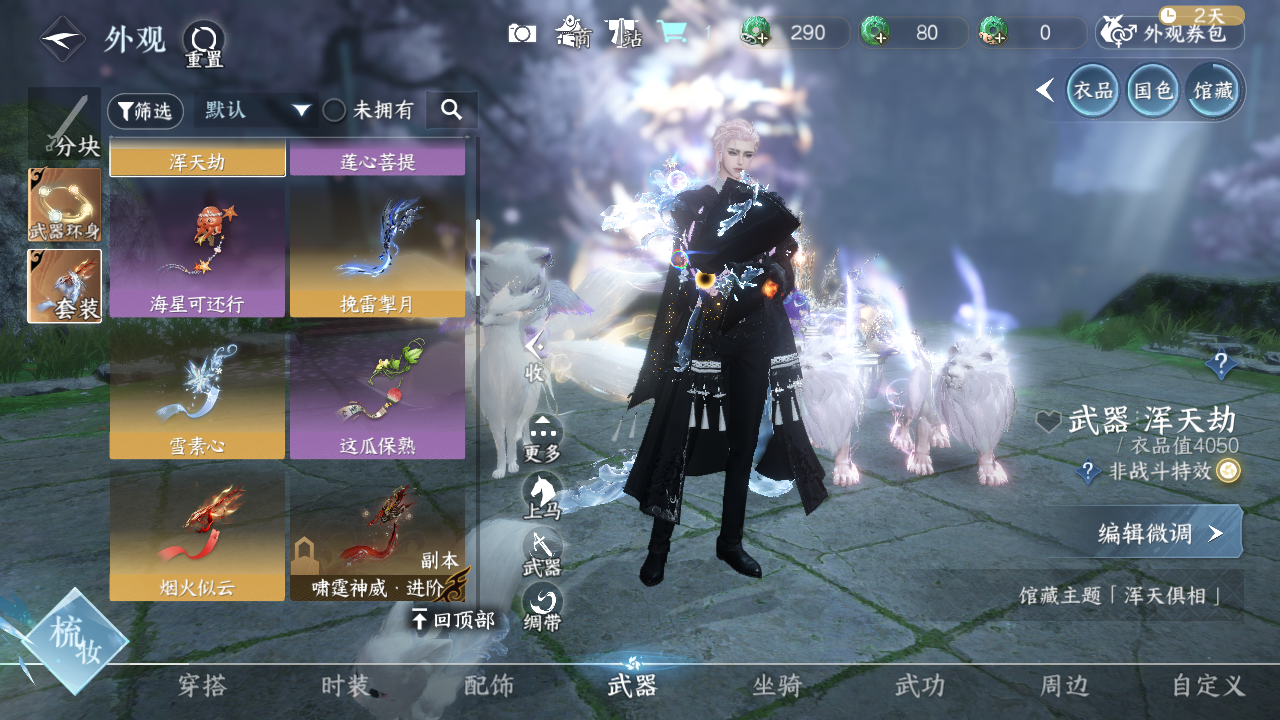Open the 套装 set category
The width and height of the screenshot is (1280, 720).
coord(65,286)
